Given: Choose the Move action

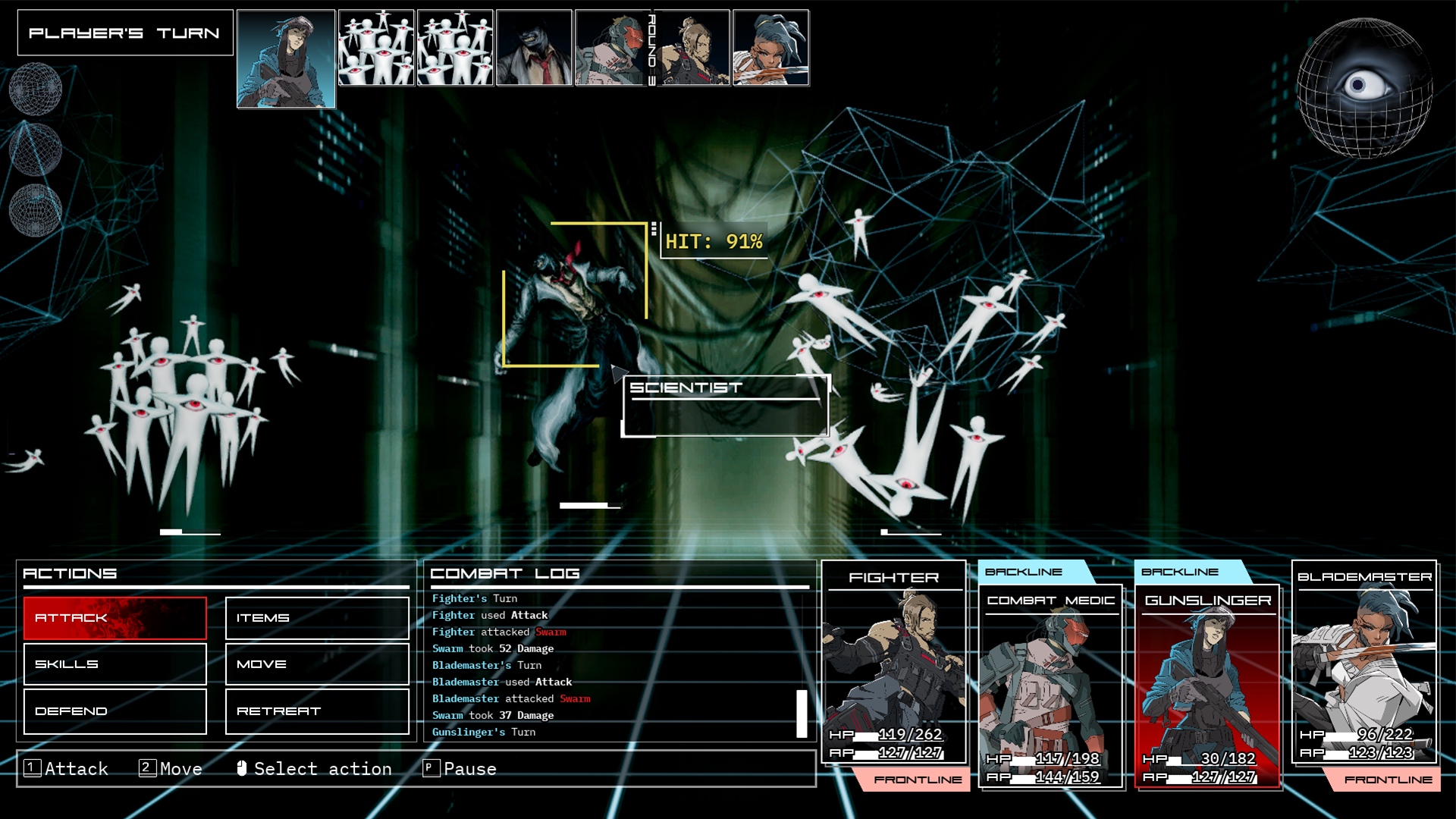Looking at the screenshot, I should [x=317, y=664].
